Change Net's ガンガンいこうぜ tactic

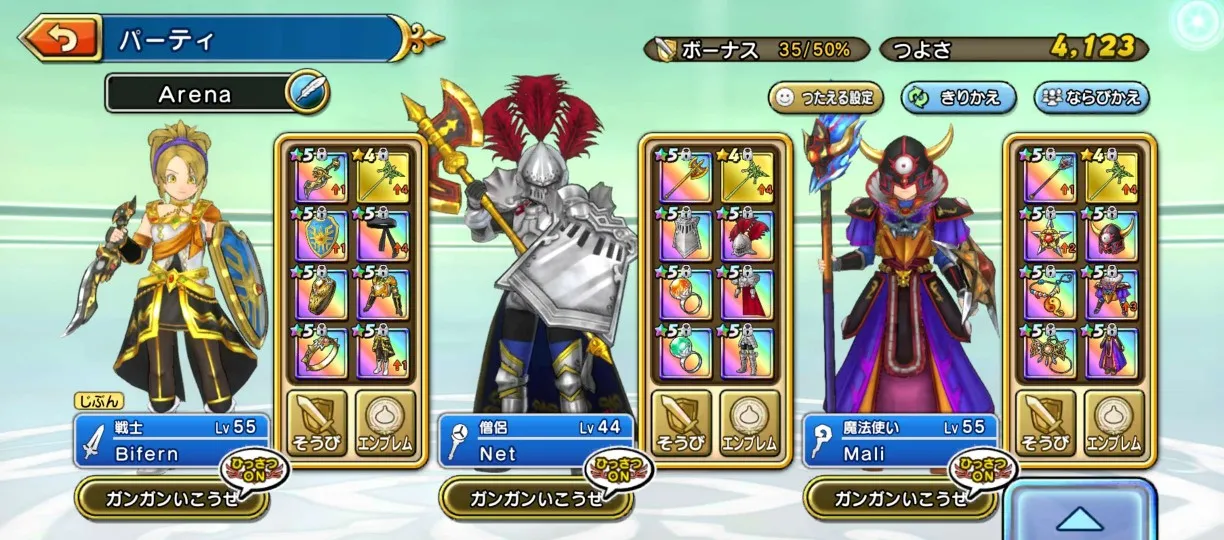point(524,498)
